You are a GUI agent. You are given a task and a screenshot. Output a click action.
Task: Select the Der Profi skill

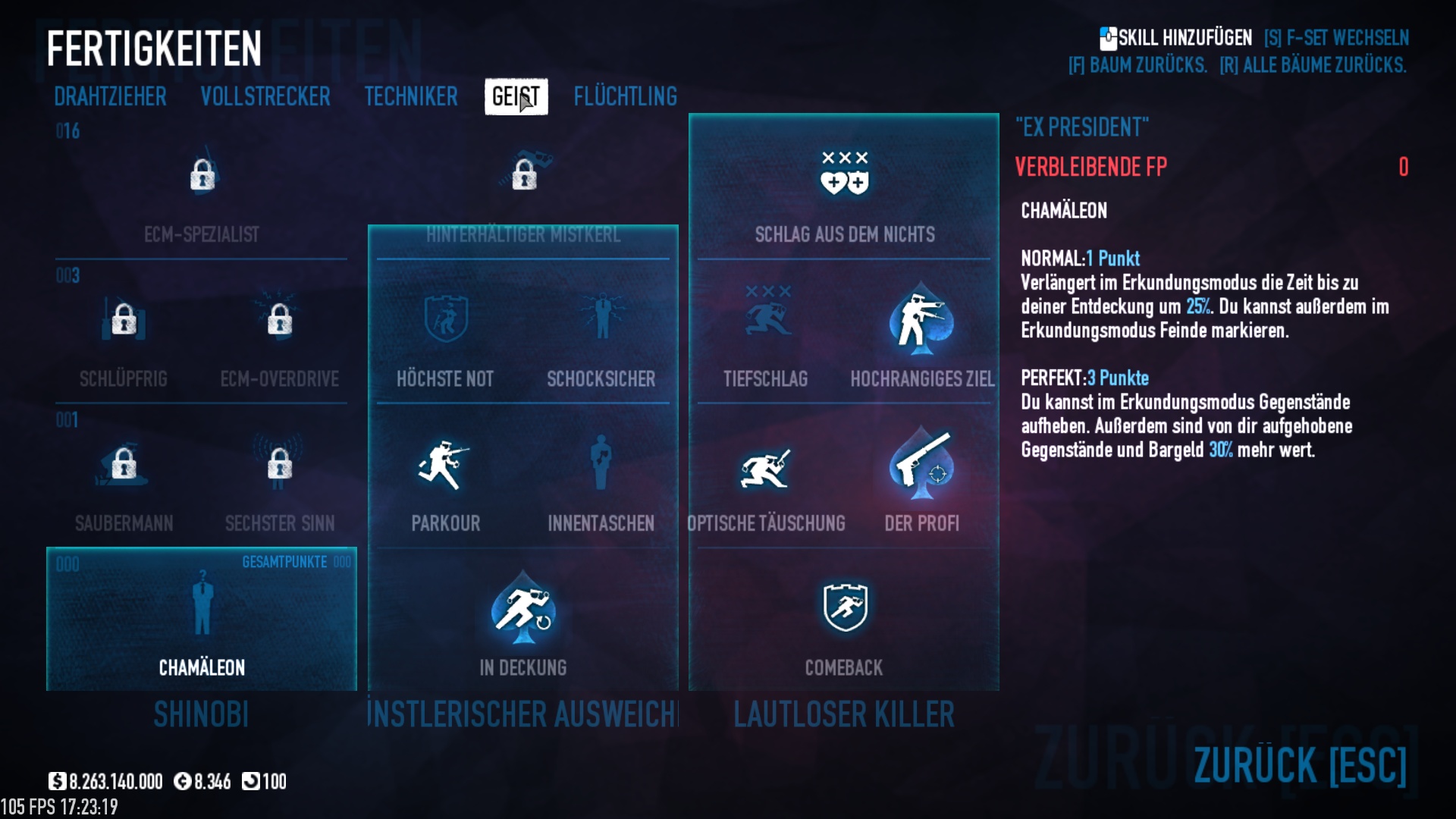[921, 465]
